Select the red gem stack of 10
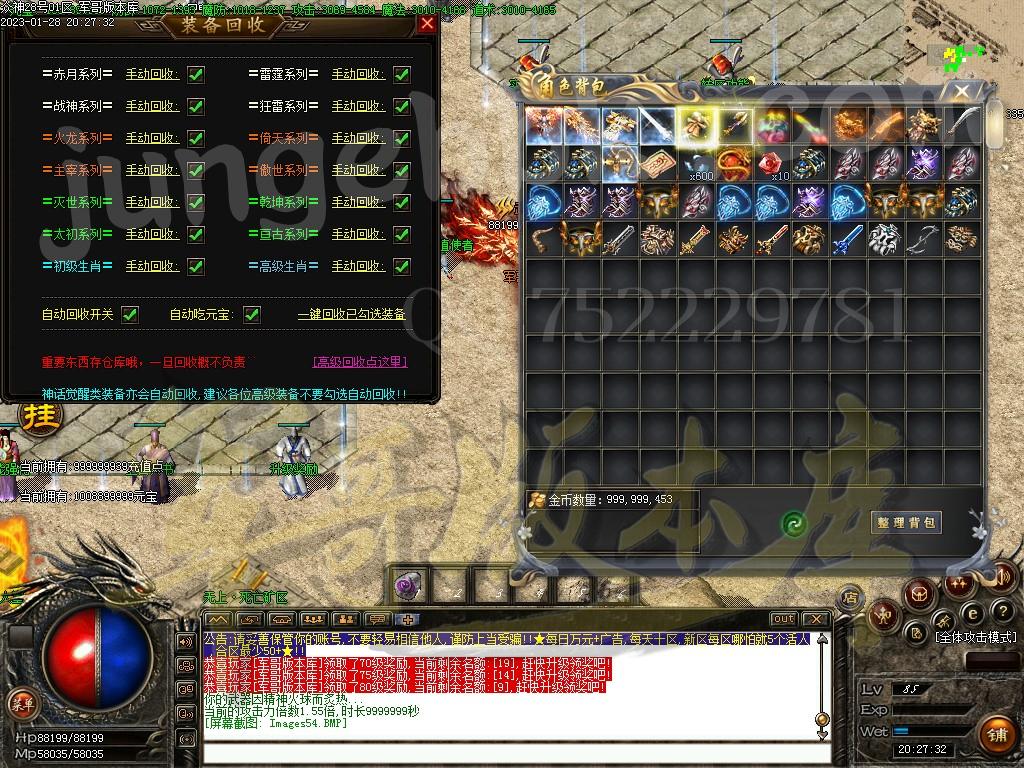This screenshot has height=768, width=1024. (x=772, y=163)
